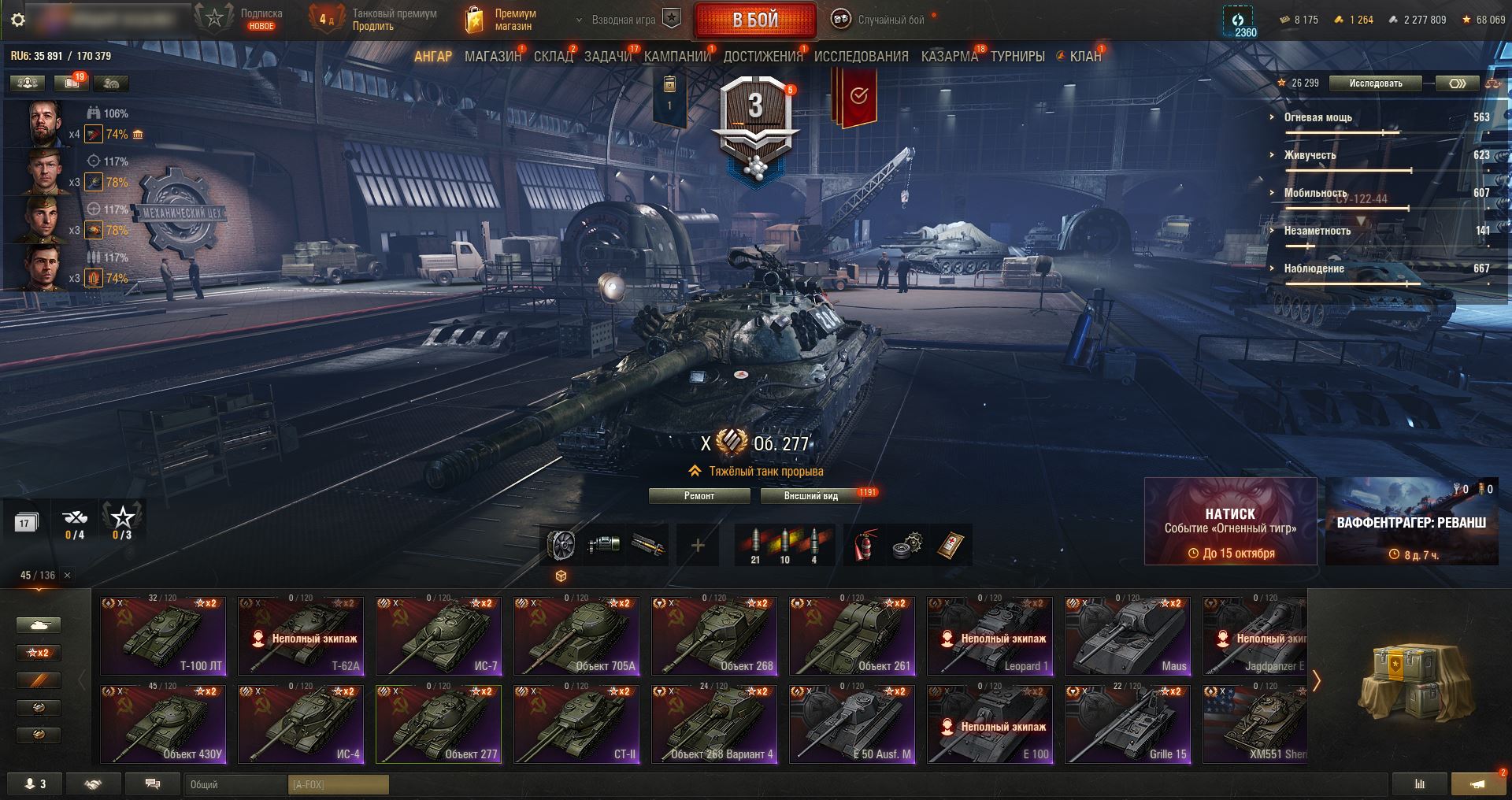Select the ИС-7 tank in carousel

[x=439, y=635]
